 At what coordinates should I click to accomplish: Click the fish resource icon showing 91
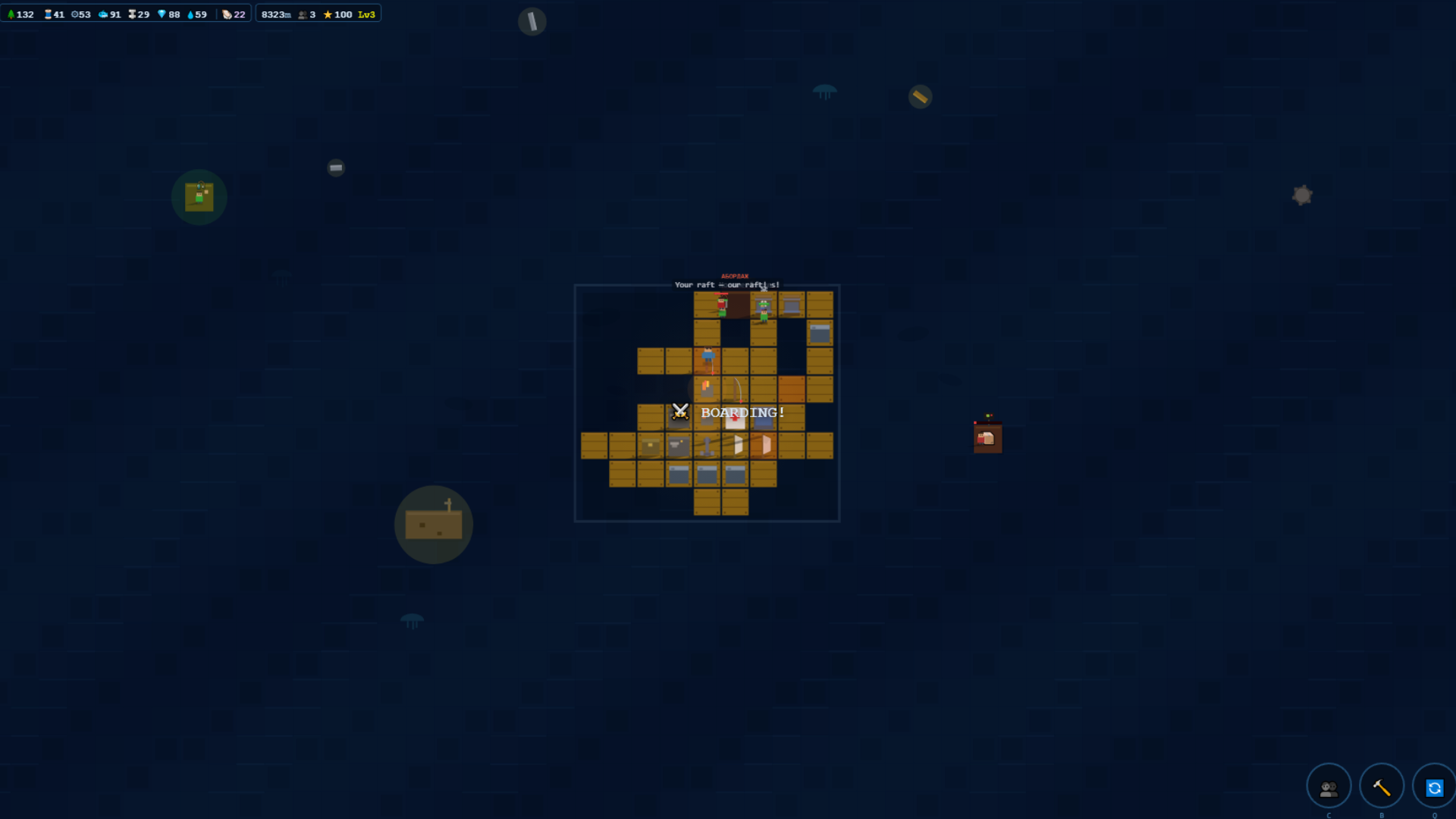pos(104,14)
